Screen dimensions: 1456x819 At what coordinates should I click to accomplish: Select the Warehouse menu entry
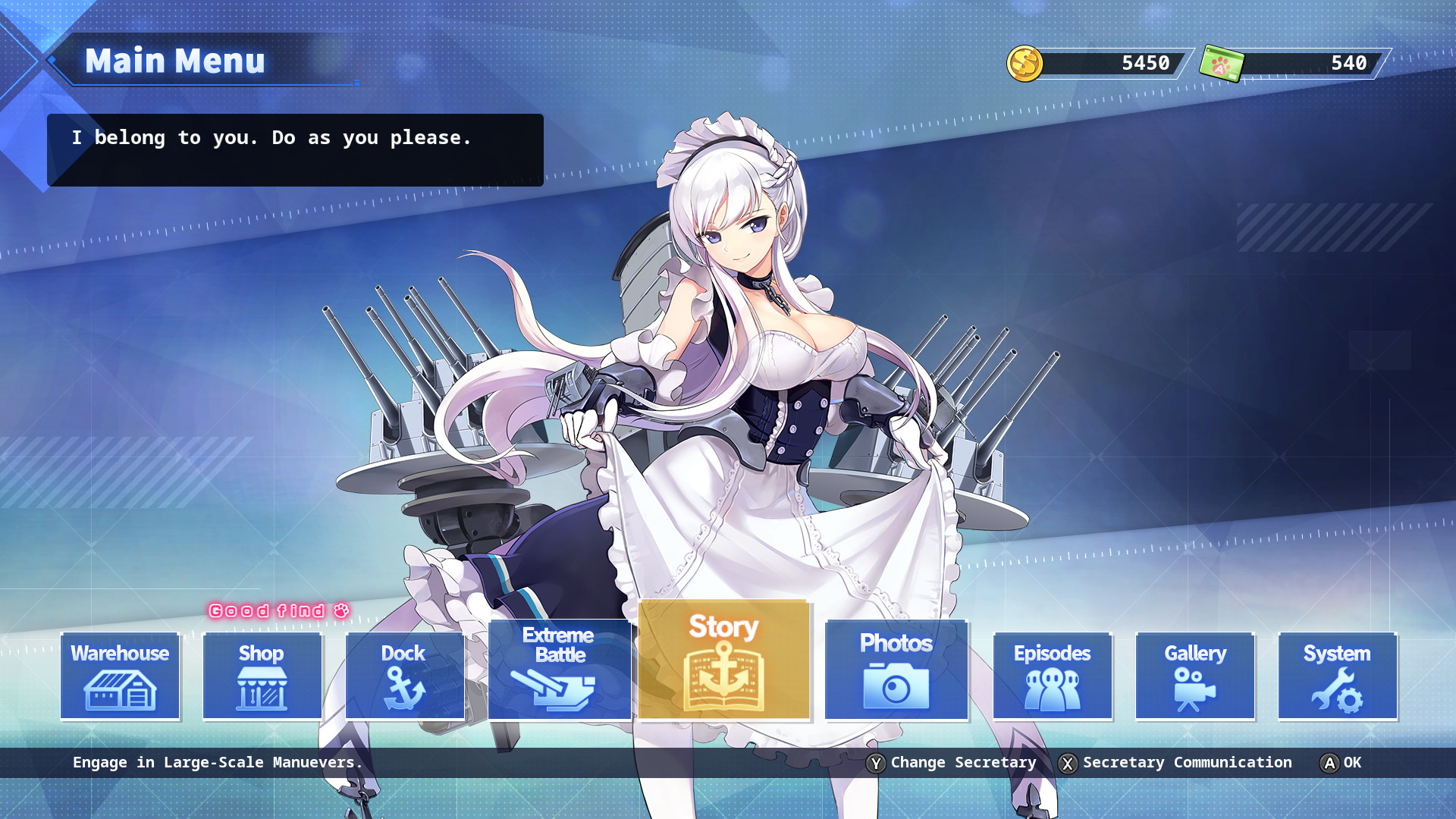[119, 675]
